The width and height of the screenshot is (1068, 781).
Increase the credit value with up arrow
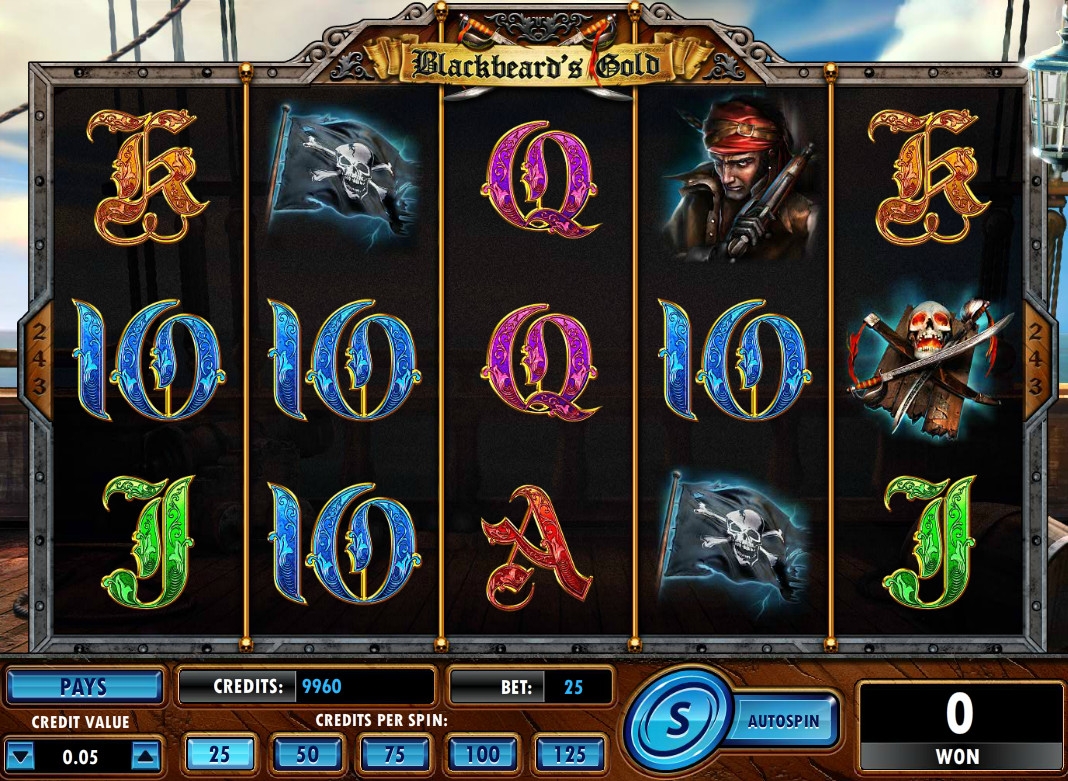[146, 756]
